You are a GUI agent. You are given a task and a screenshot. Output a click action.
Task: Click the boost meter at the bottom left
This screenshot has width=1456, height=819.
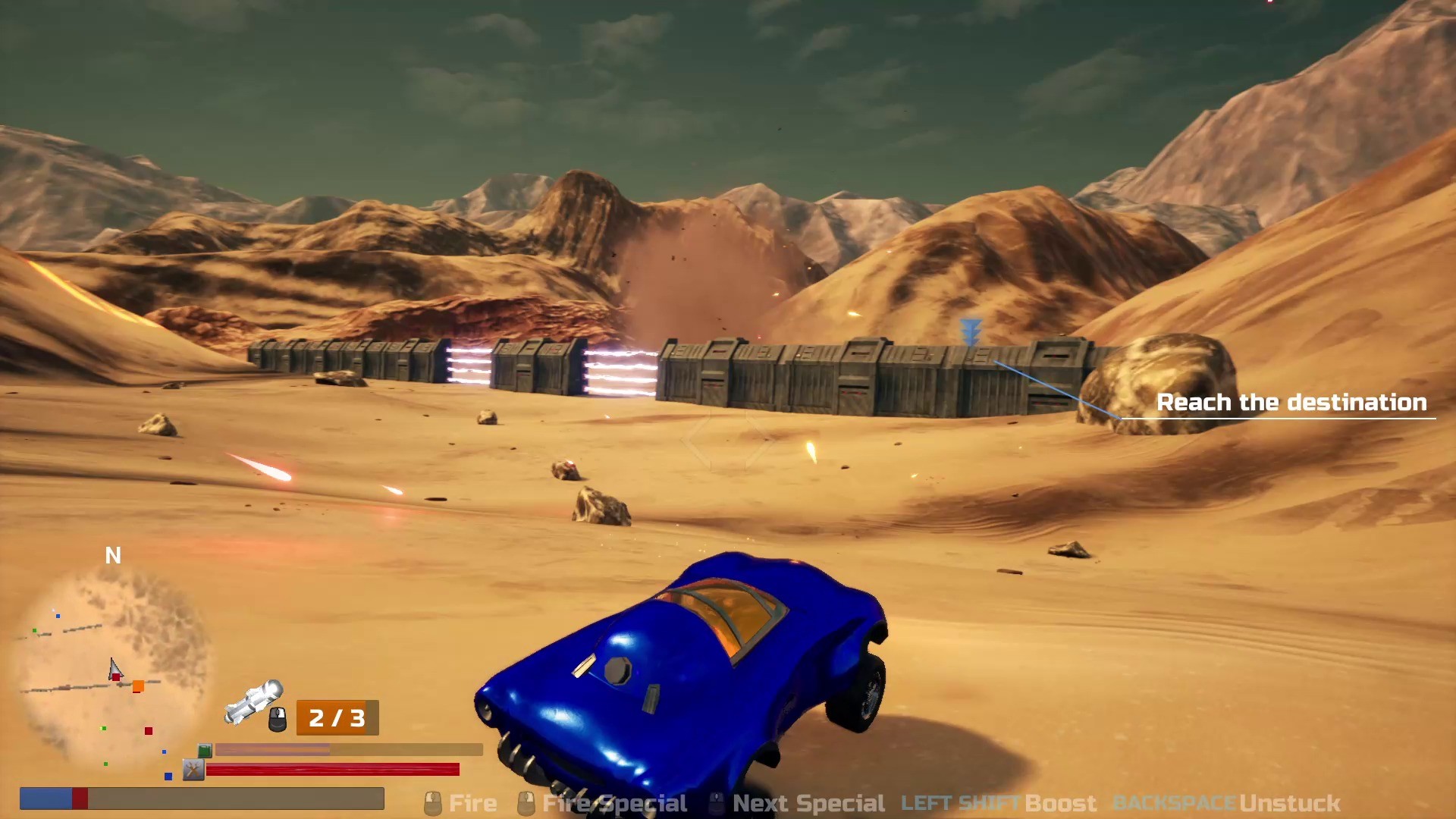201,799
